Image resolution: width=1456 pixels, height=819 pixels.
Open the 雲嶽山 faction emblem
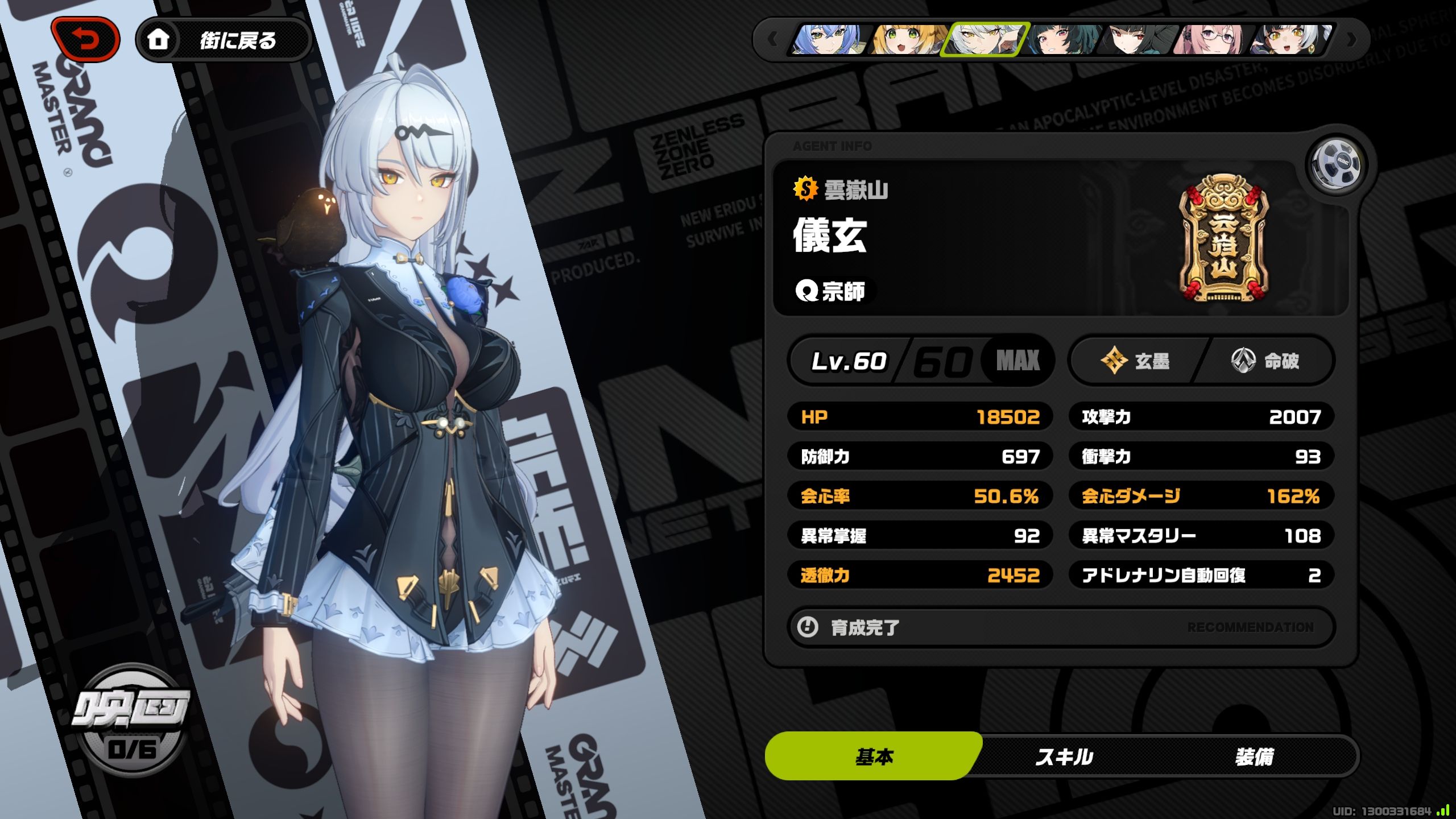[x=1223, y=239]
